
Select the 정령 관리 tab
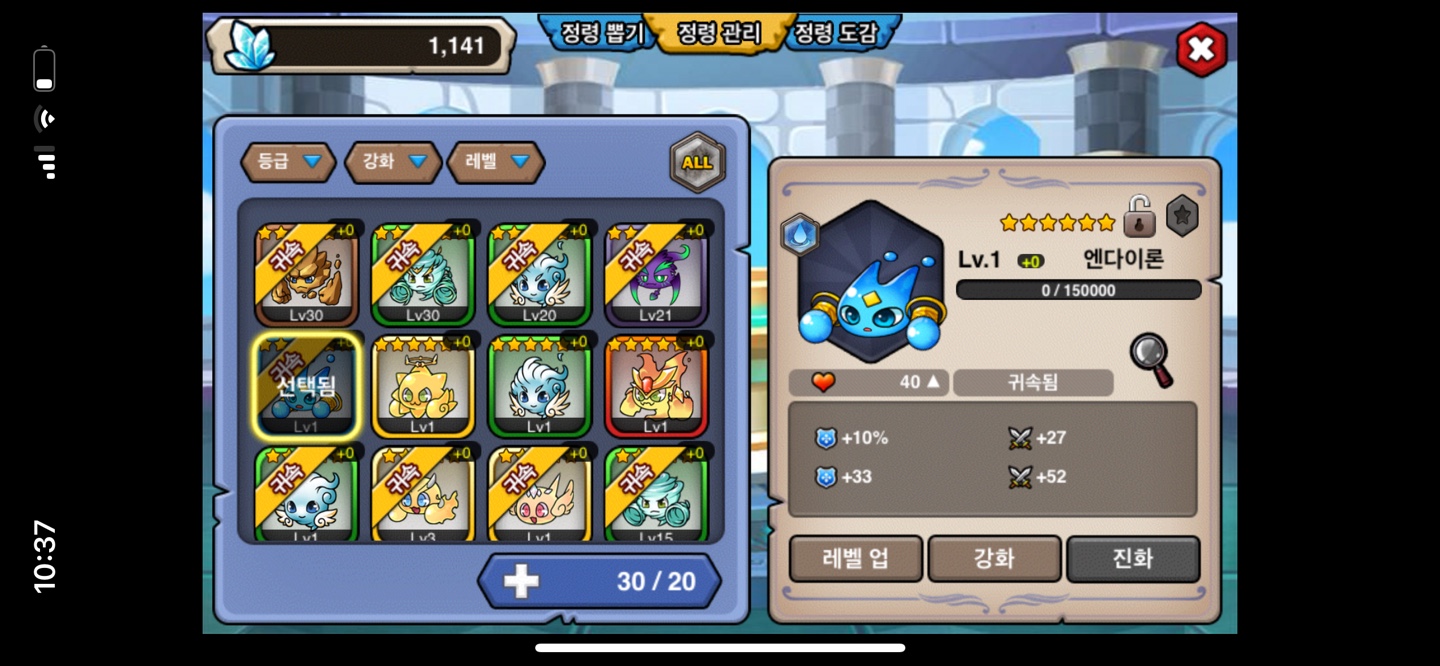(x=718, y=33)
